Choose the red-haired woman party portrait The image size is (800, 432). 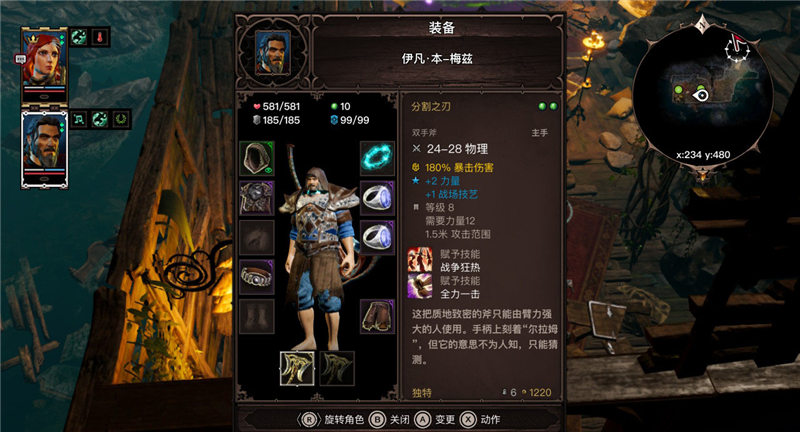pos(44,61)
